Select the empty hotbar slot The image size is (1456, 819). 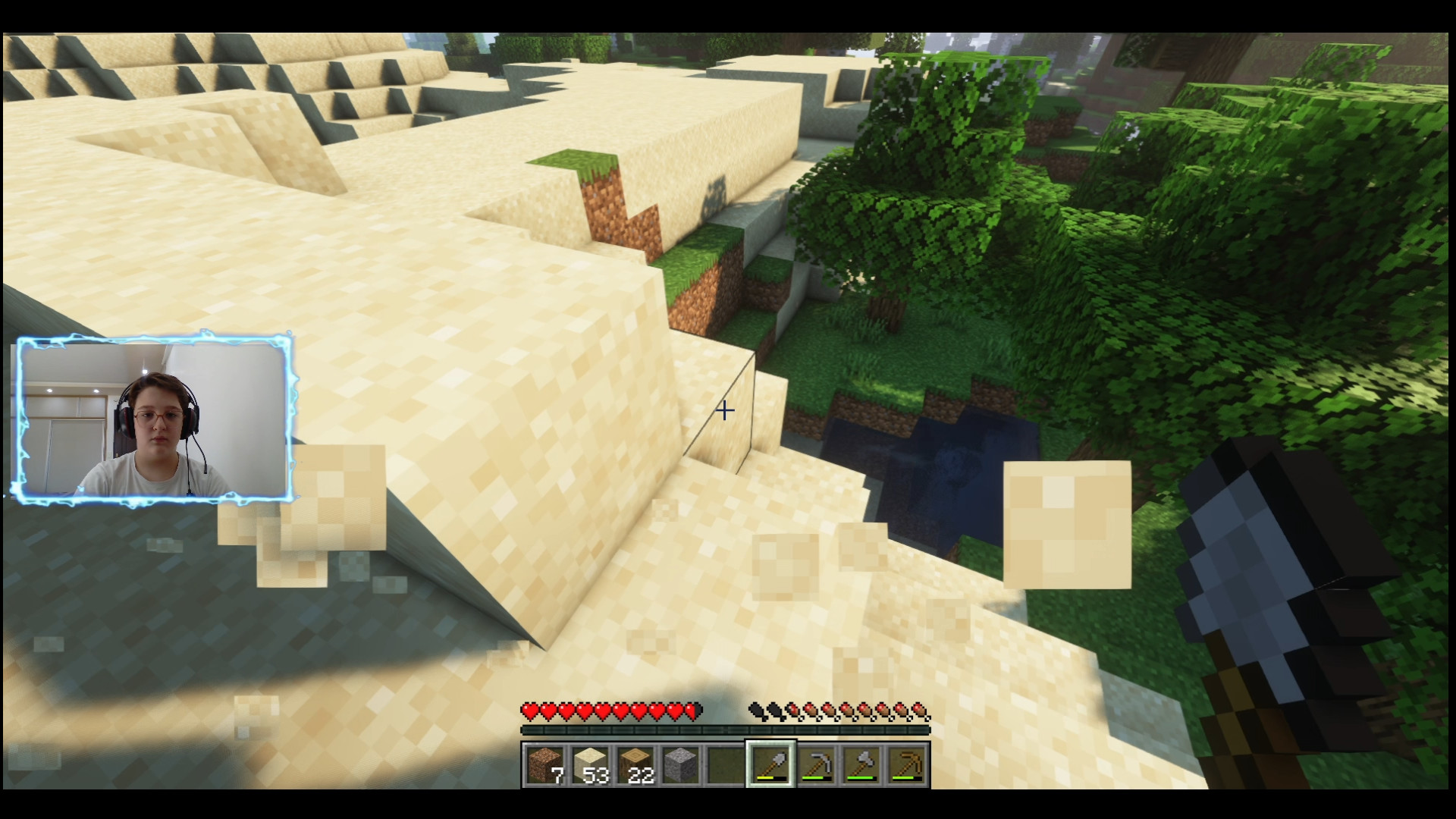[x=726, y=764]
